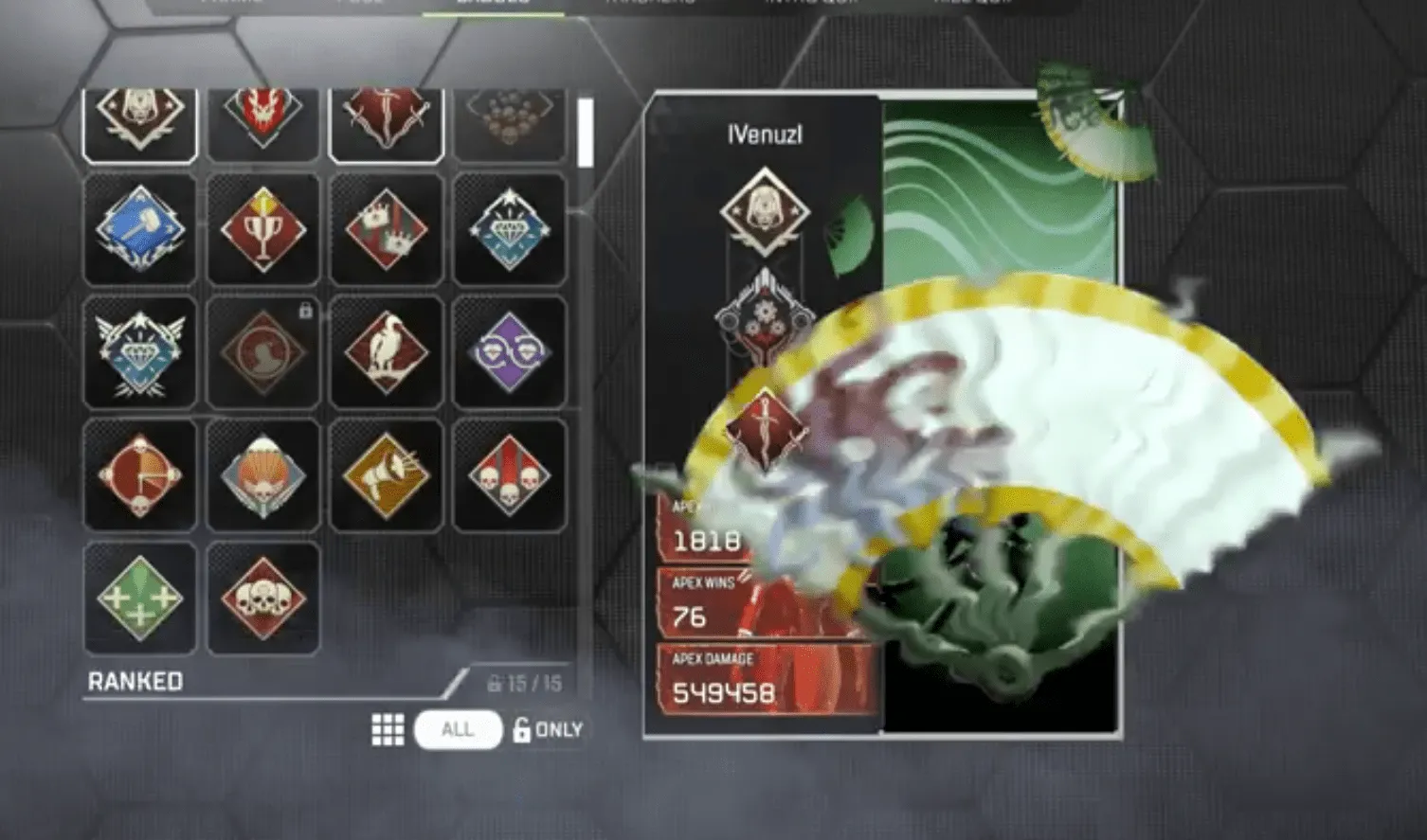Choose the raven bird badge

387,350
